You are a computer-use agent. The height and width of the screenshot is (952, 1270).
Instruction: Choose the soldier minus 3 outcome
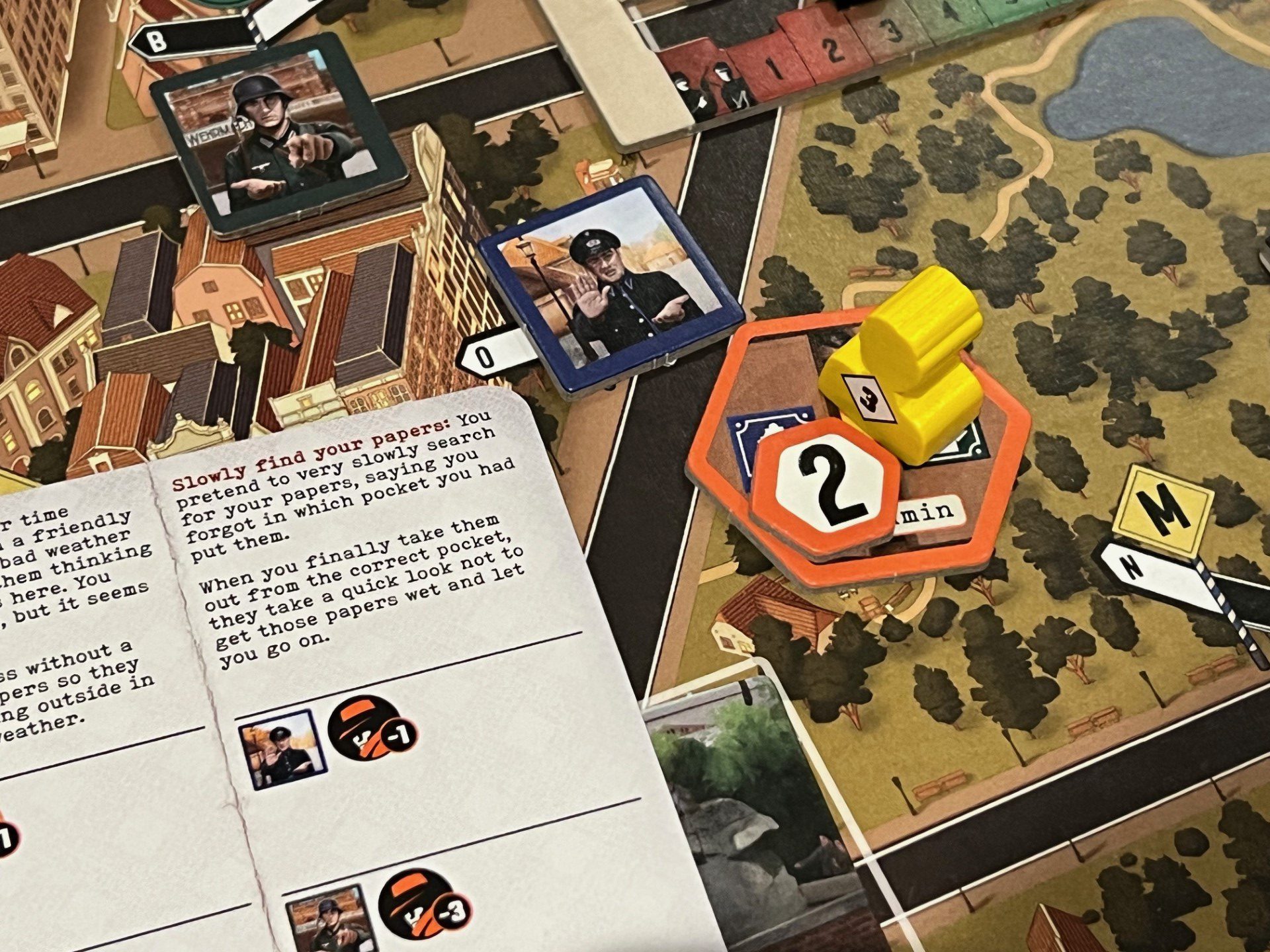point(378,916)
